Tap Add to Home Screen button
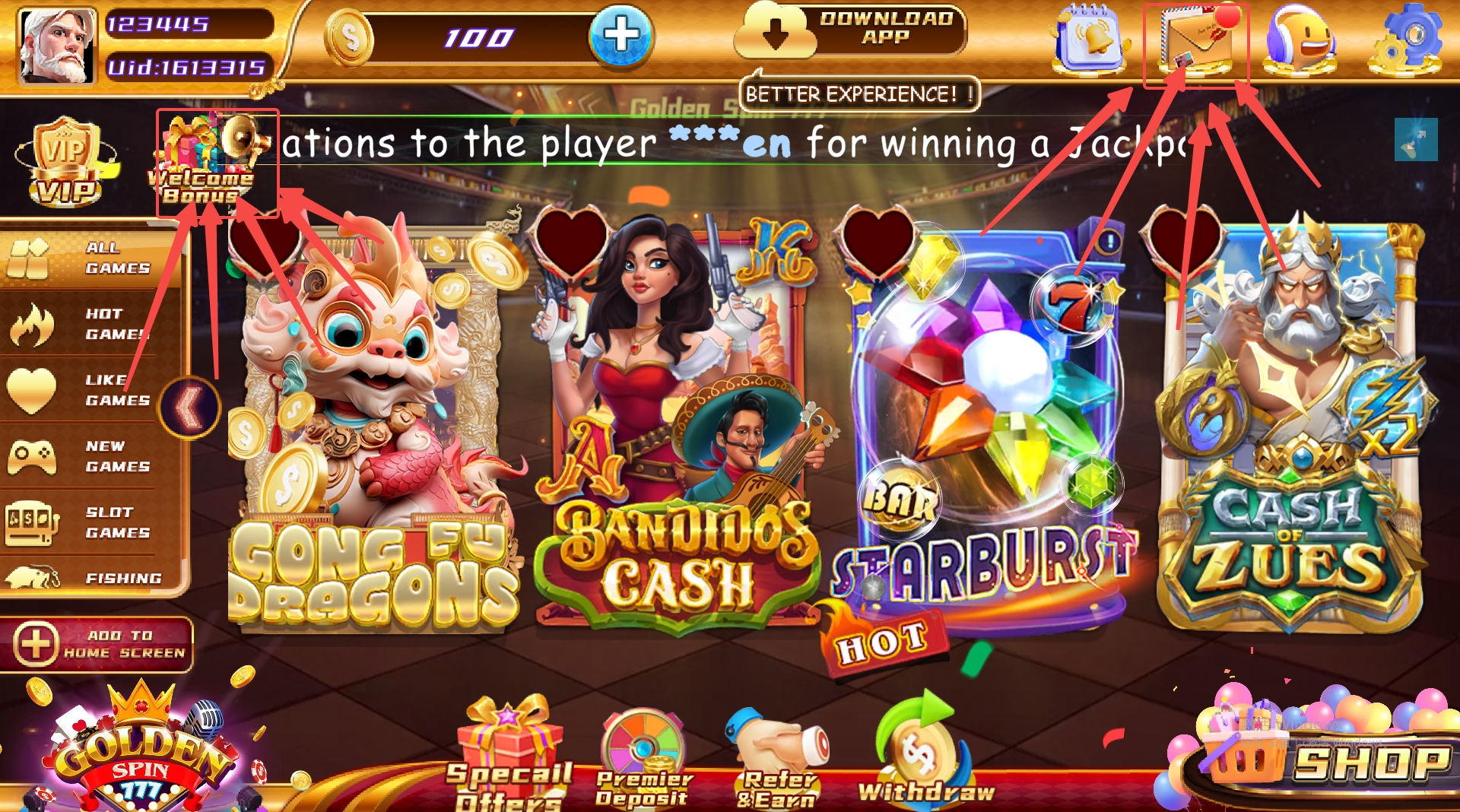 [x=97, y=645]
